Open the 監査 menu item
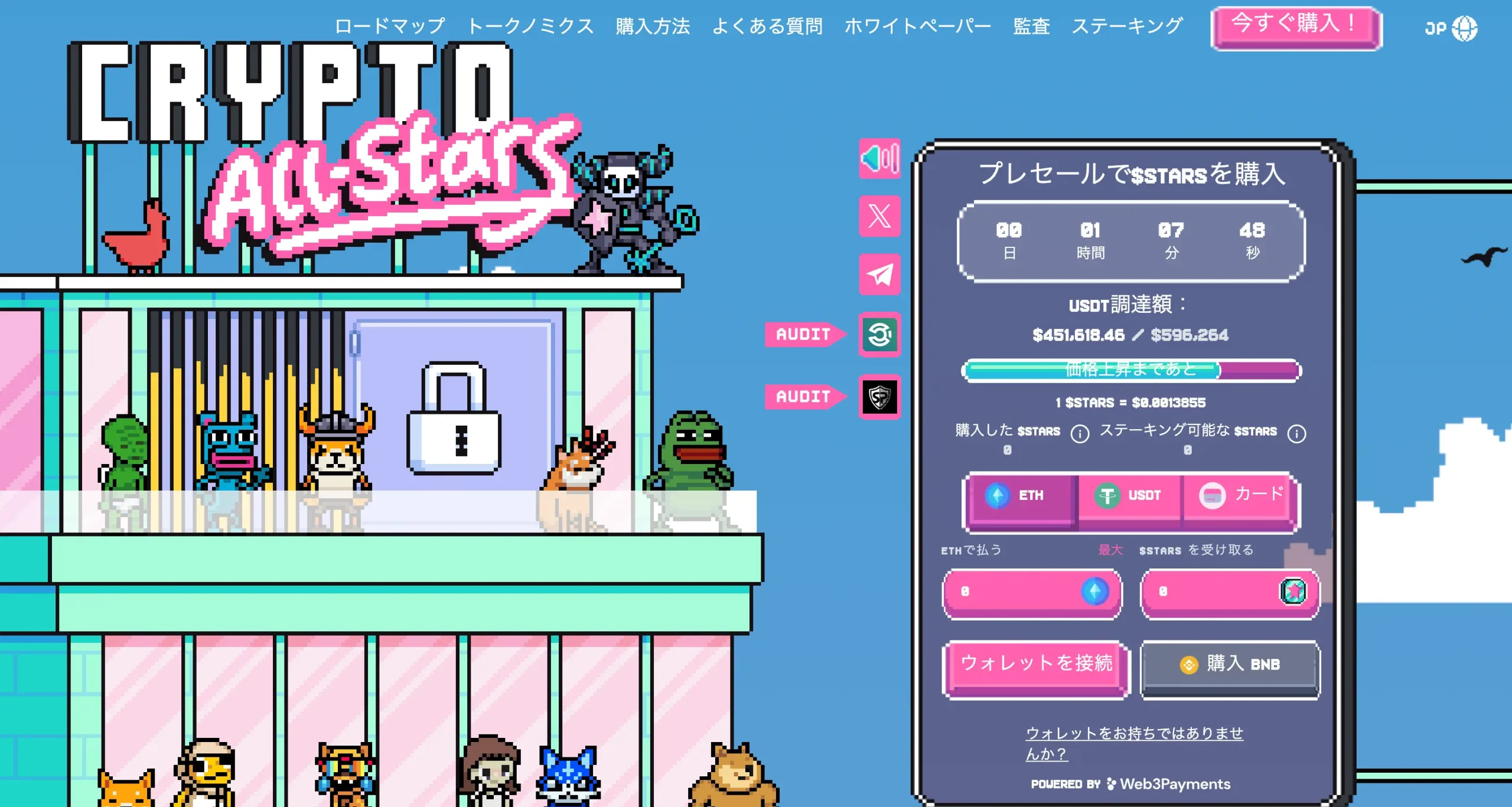Screen dimensions: 1512x807 click(x=1031, y=27)
